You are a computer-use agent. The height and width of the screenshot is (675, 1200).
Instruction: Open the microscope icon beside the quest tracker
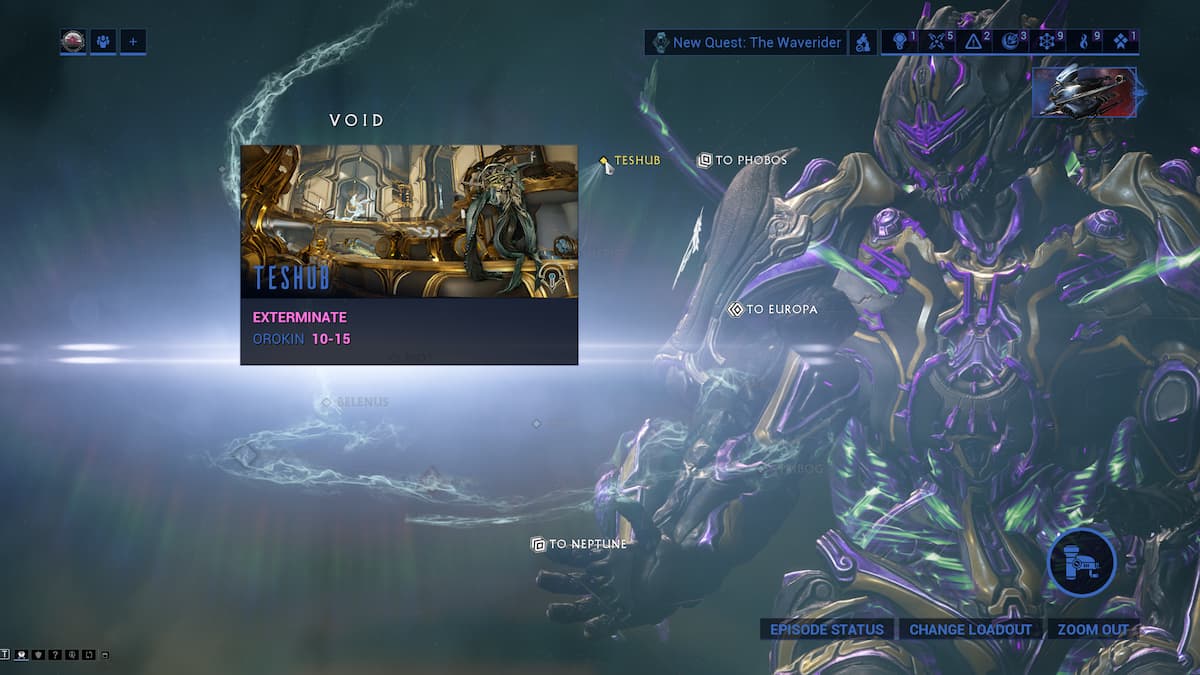coord(862,42)
